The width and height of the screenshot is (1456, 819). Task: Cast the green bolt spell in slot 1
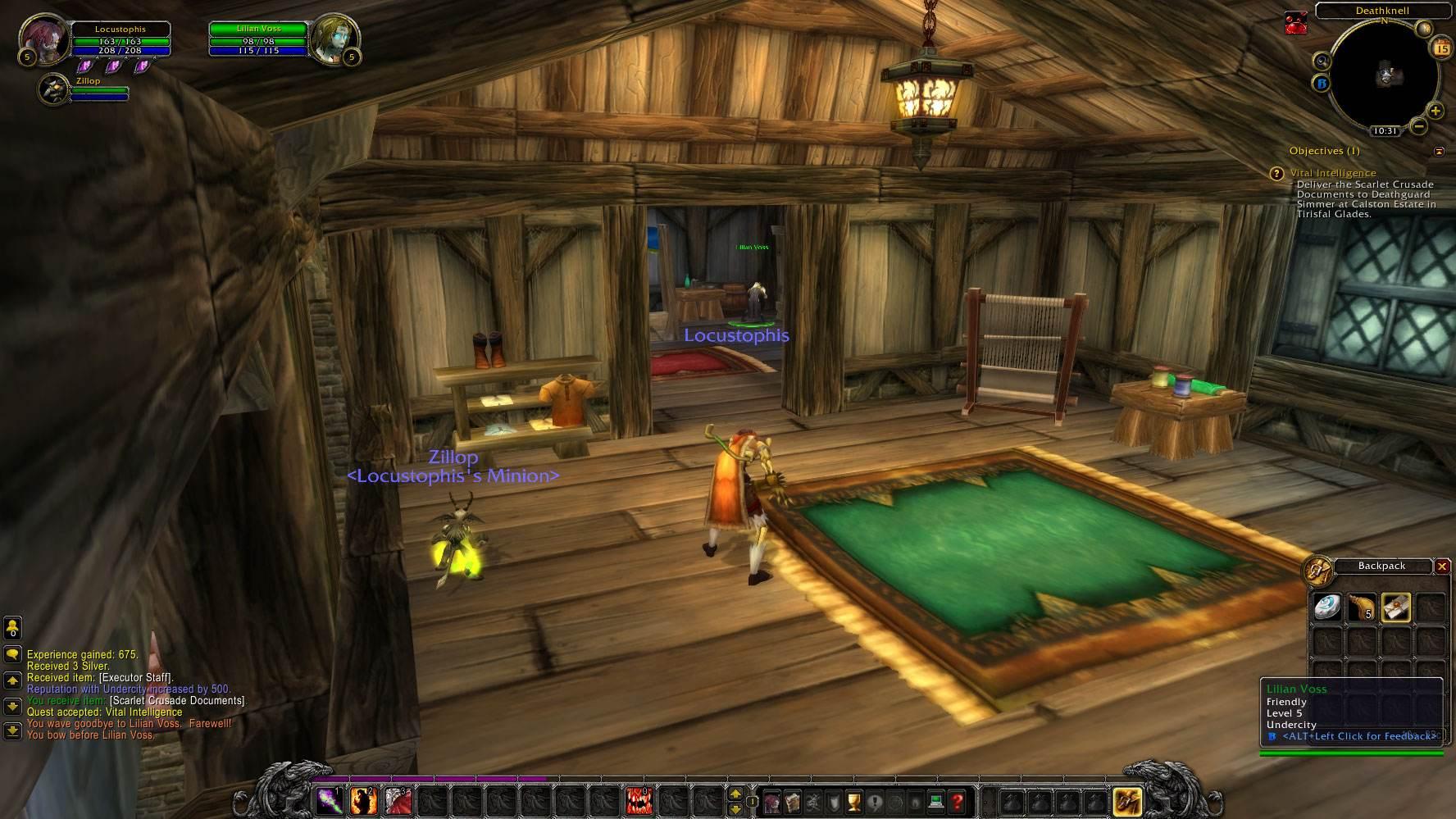pyautogui.click(x=330, y=800)
